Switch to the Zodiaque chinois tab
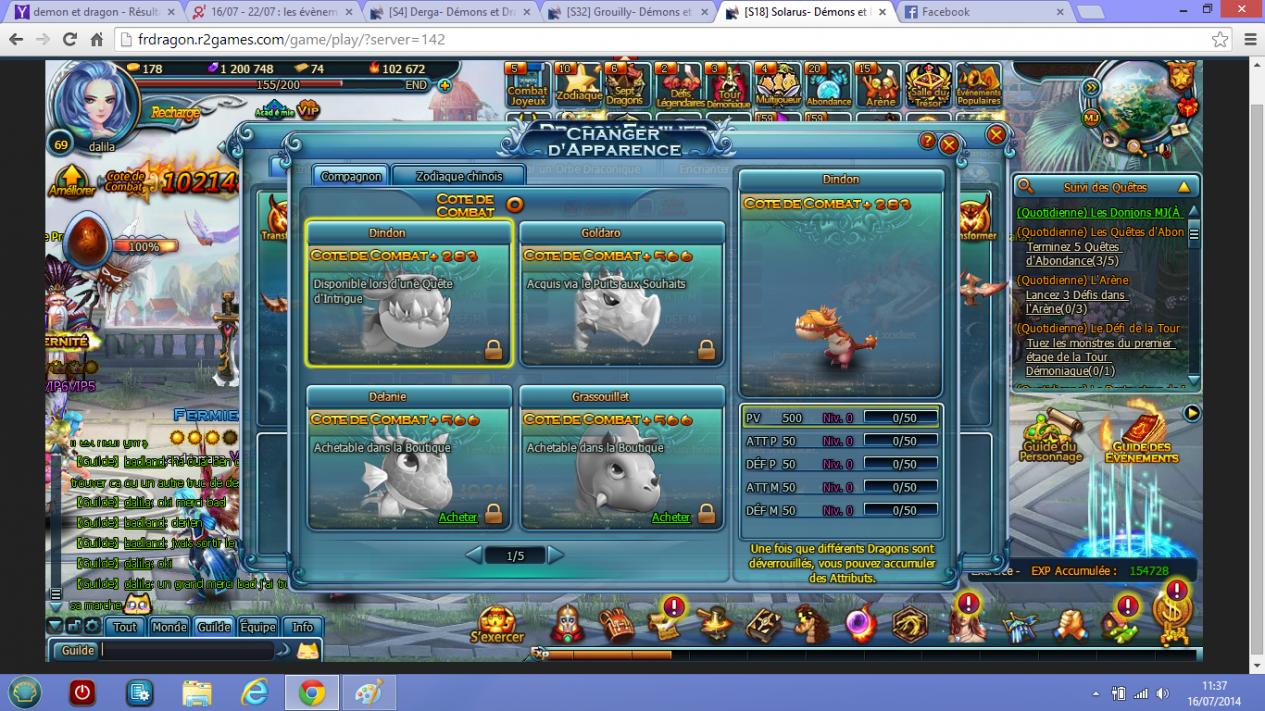Image resolution: width=1265 pixels, height=711 pixels. (459, 176)
